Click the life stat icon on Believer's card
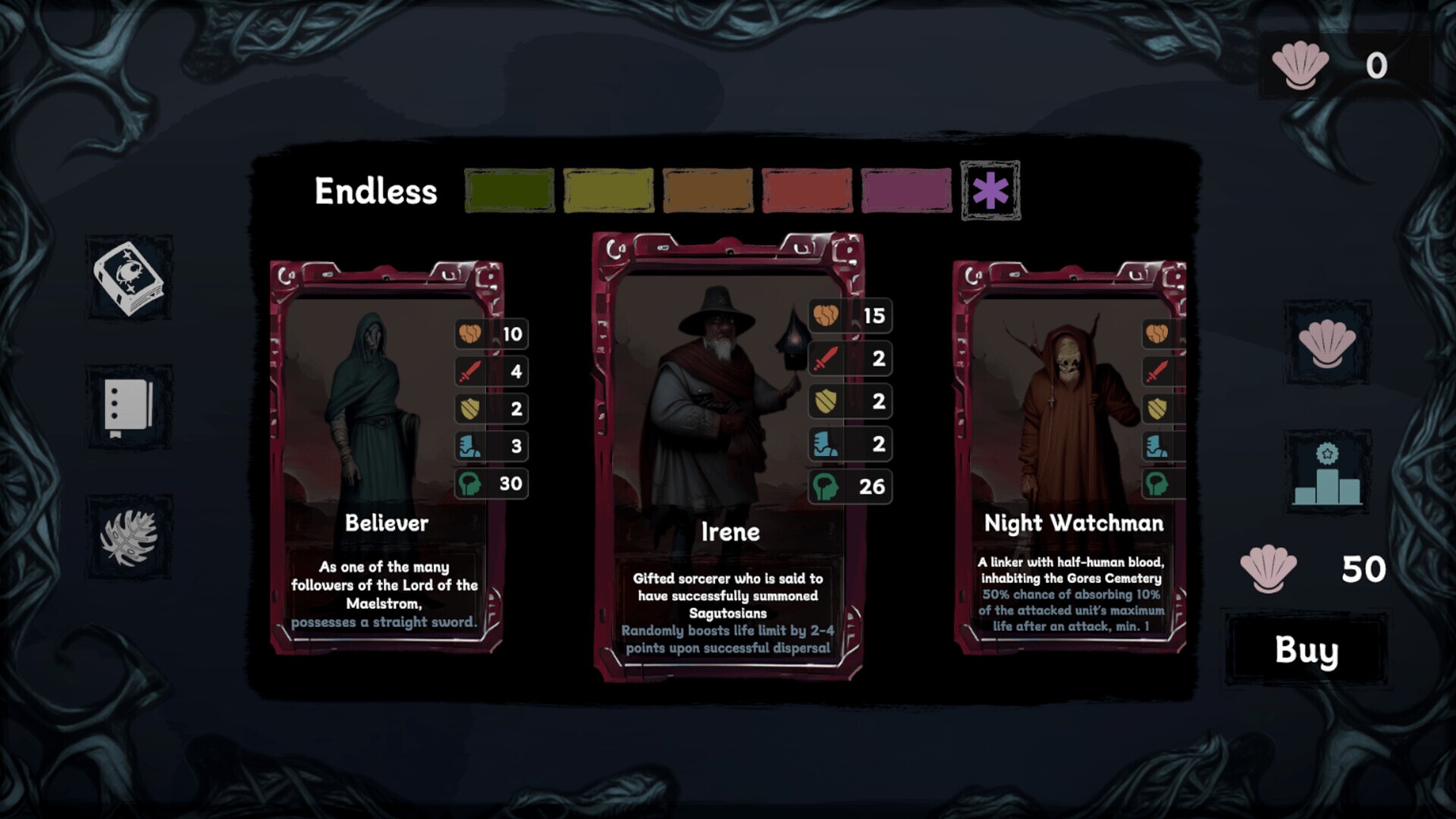1456x819 pixels. pos(470,334)
